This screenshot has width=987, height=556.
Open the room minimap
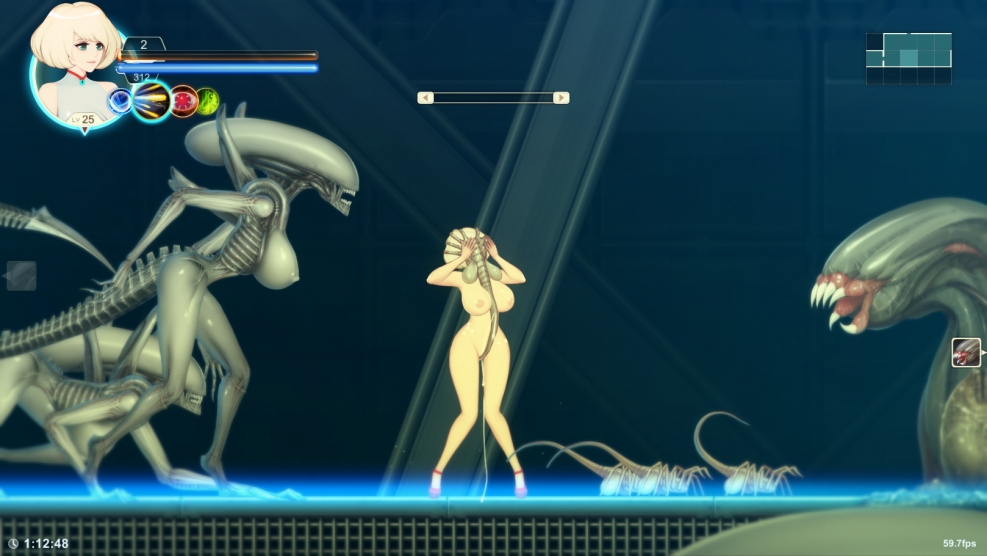point(908,58)
